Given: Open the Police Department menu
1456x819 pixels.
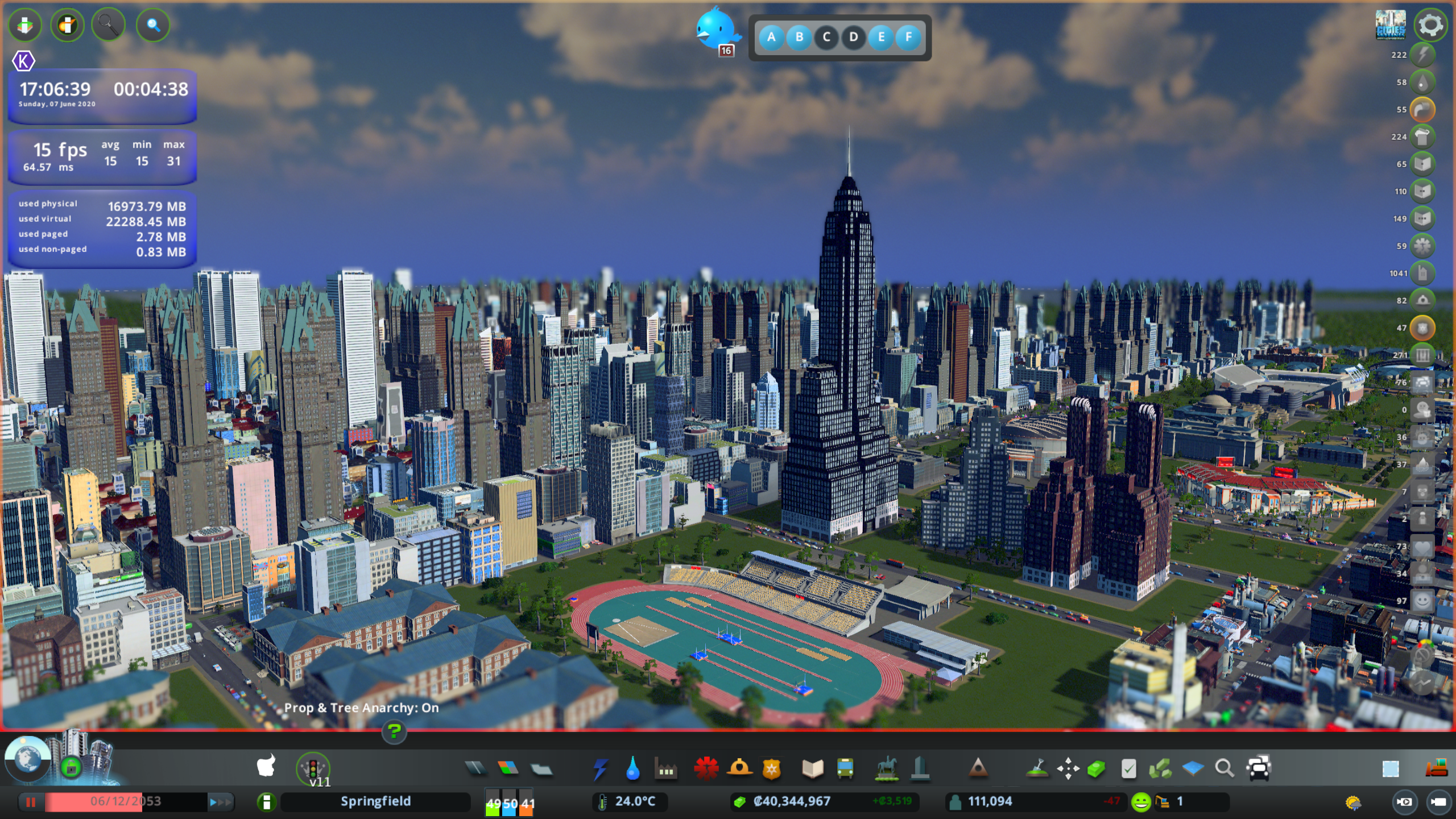Looking at the screenshot, I should pyautogui.click(x=772, y=769).
